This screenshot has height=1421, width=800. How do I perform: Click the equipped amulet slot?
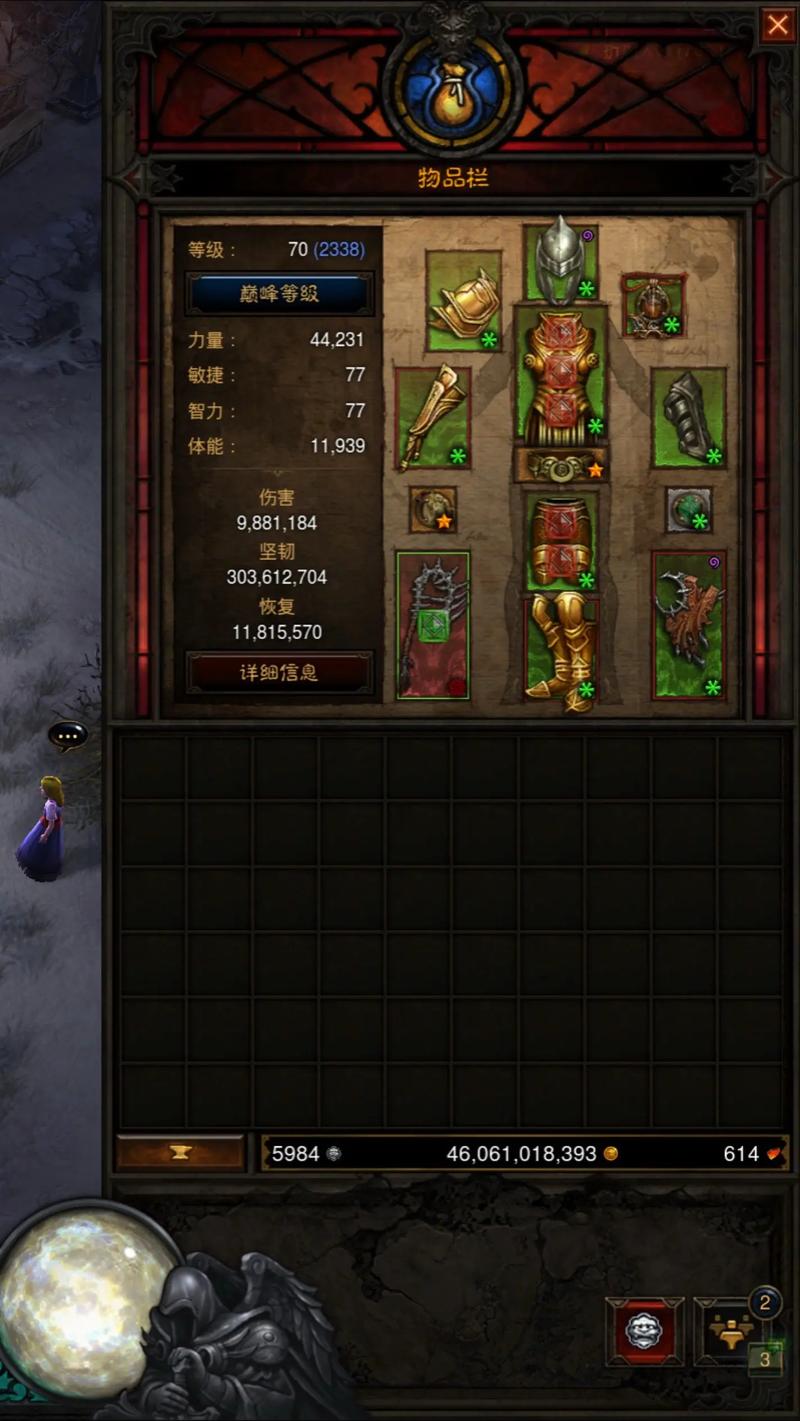coord(654,305)
